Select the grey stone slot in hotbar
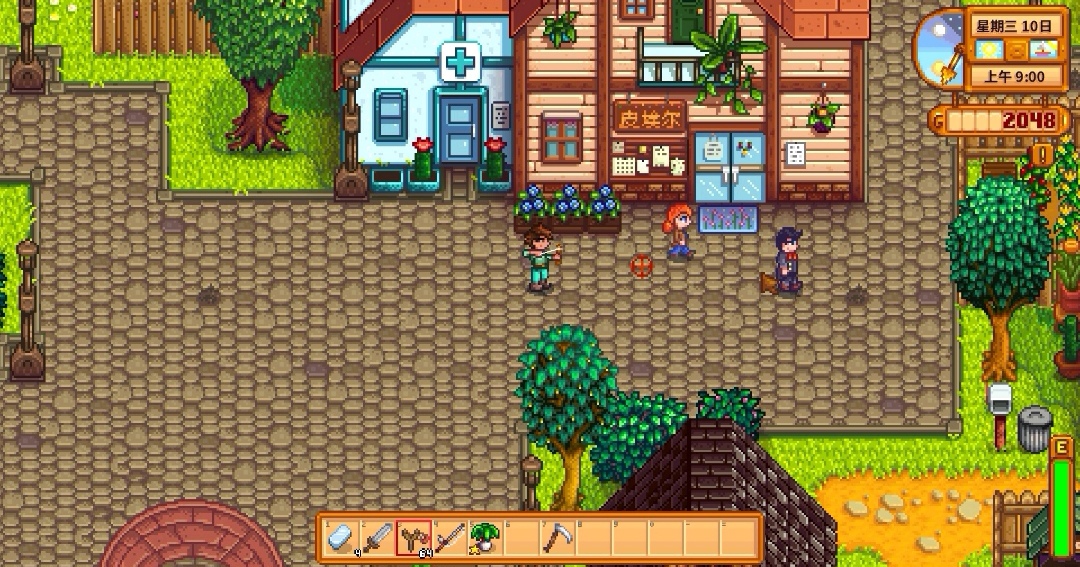This screenshot has width=1080, height=567. 342,537
